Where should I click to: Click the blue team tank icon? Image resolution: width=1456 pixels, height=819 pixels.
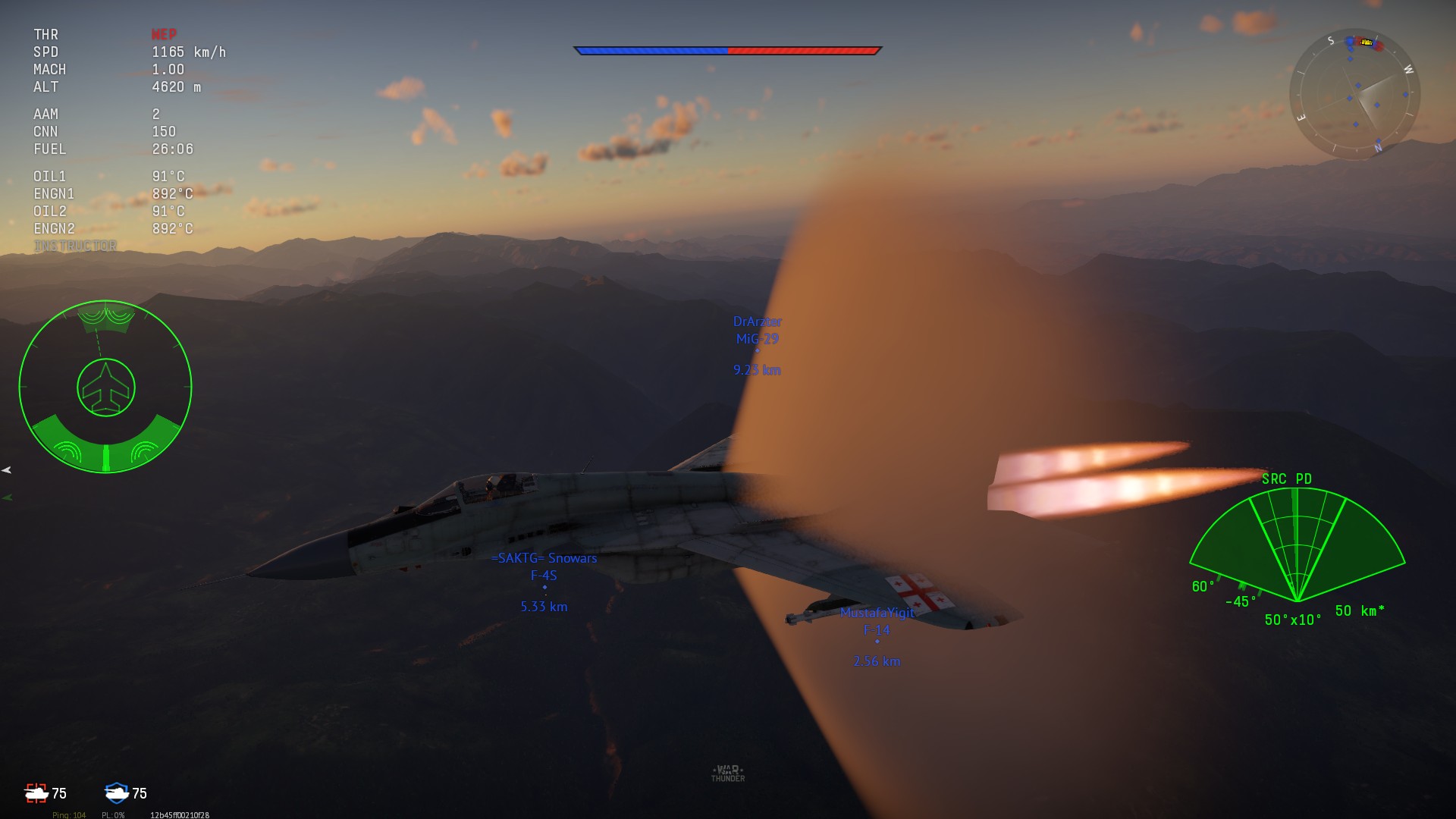point(117,793)
